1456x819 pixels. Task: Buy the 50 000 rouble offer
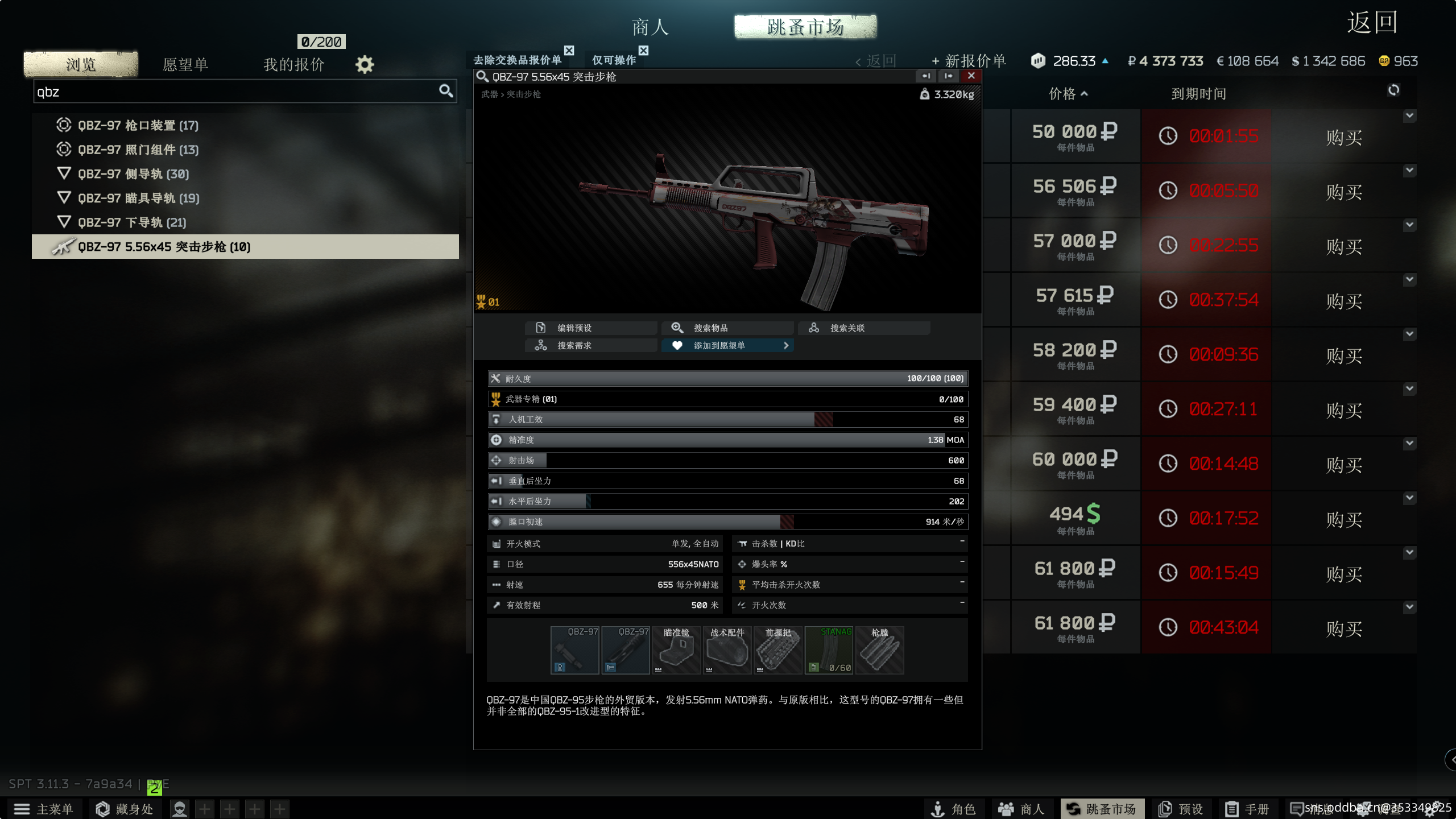pos(1343,137)
